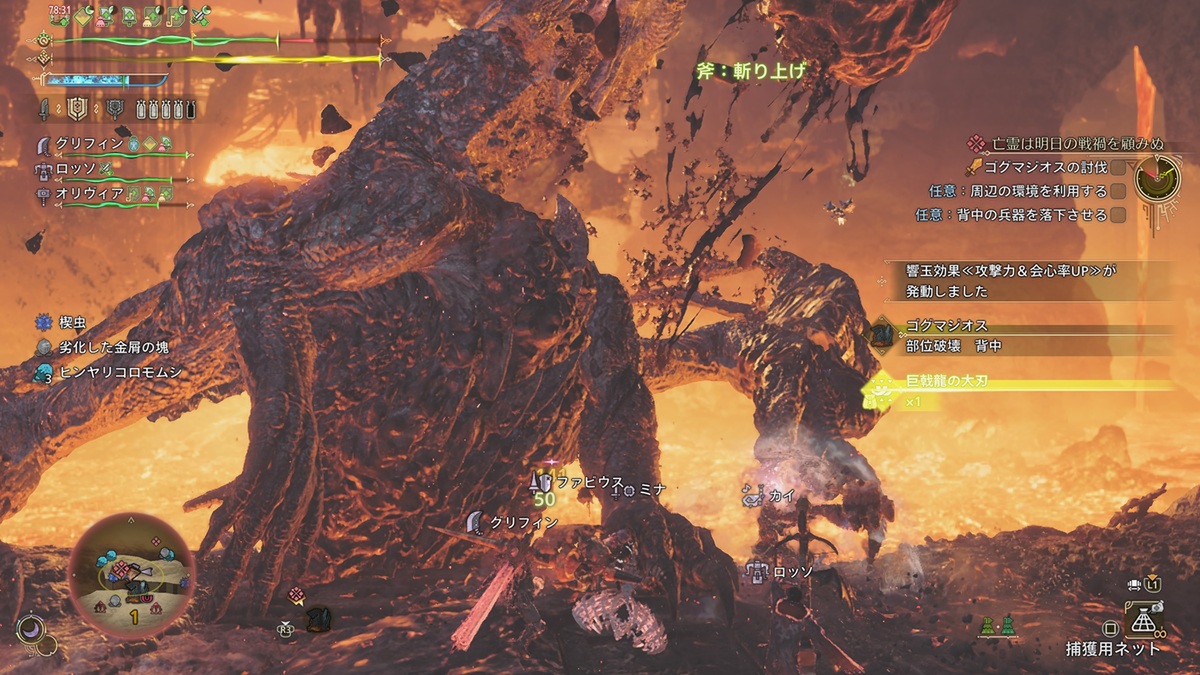1200x675 pixels.
Task: Click the moon time-of-day icon
Action: 31,628
